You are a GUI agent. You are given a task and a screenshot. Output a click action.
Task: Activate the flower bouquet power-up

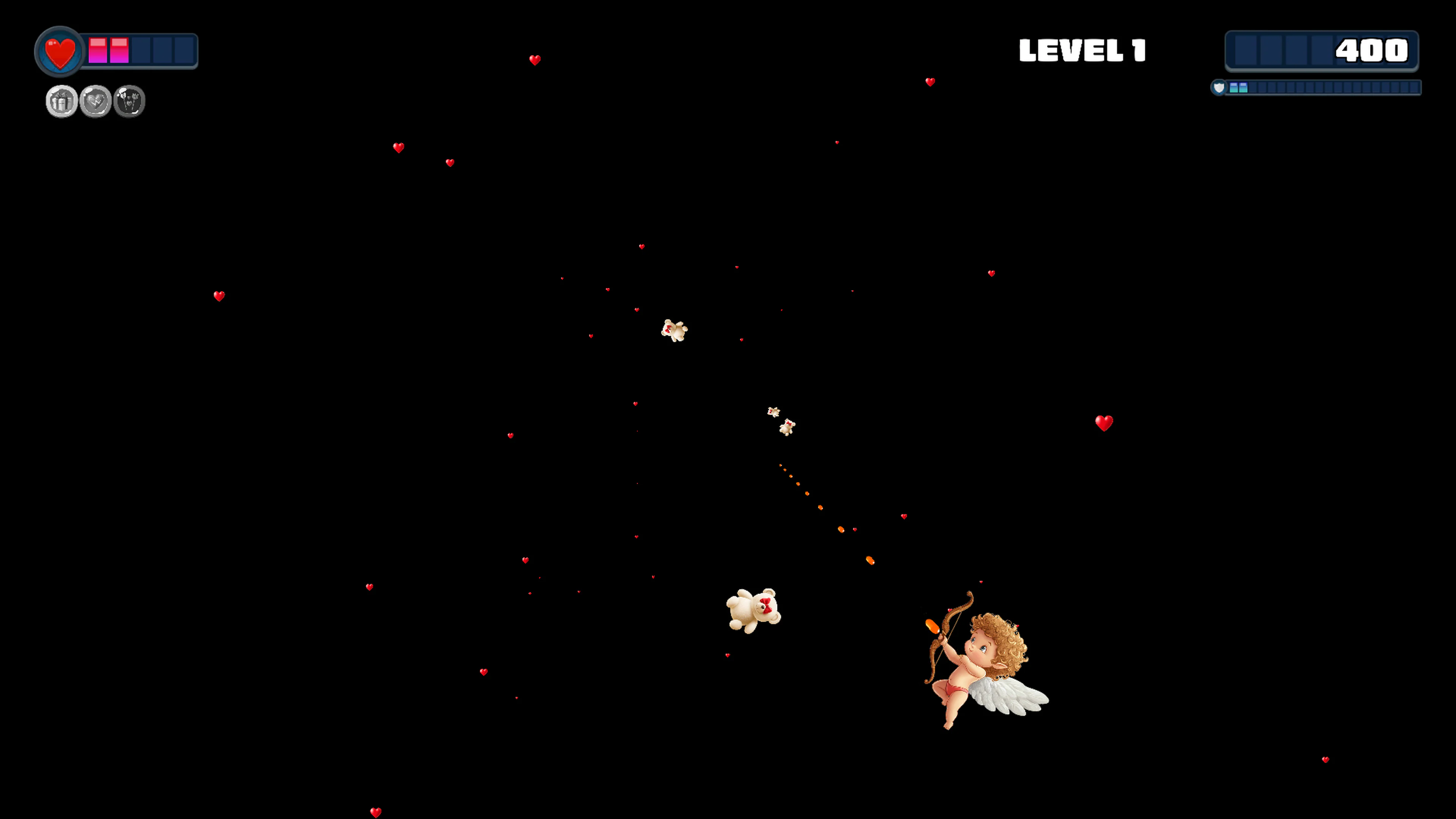pos(129,100)
